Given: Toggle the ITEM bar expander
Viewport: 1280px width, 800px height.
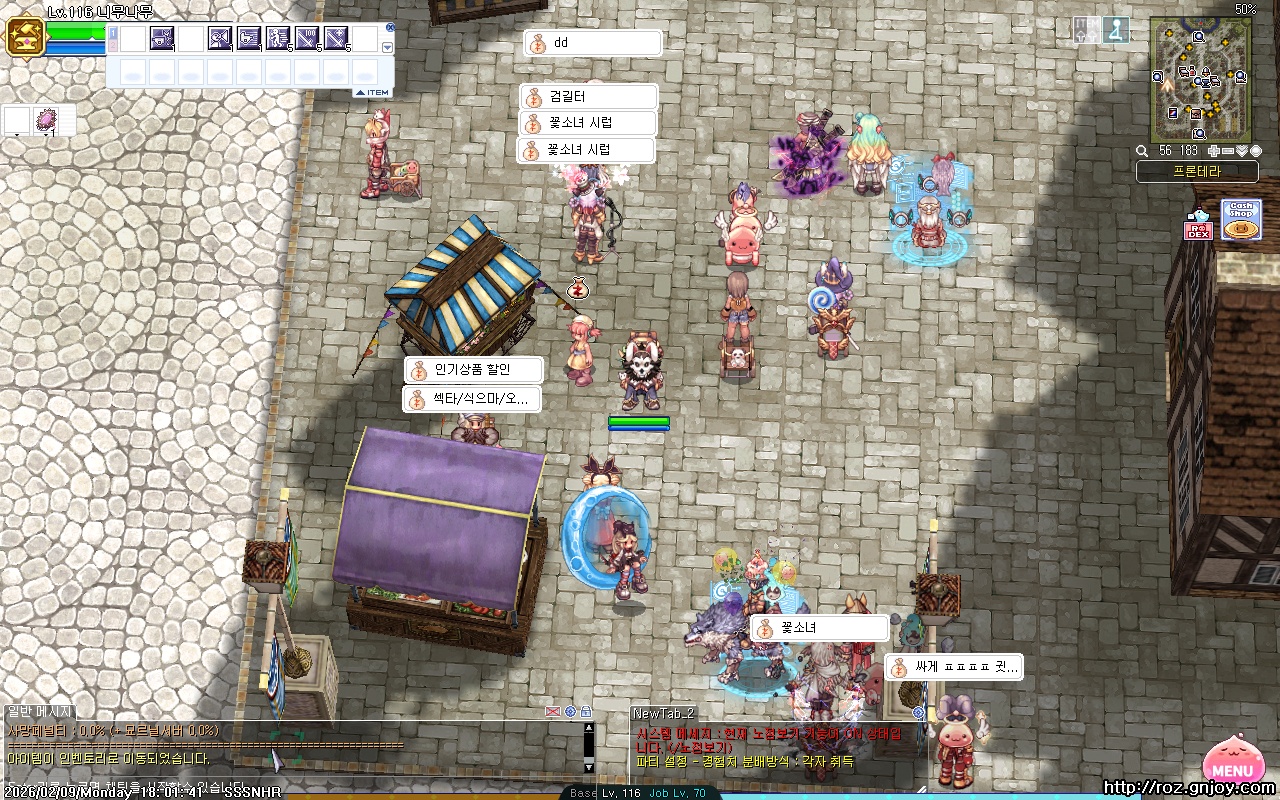Looking at the screenshot, I should 372,93.
